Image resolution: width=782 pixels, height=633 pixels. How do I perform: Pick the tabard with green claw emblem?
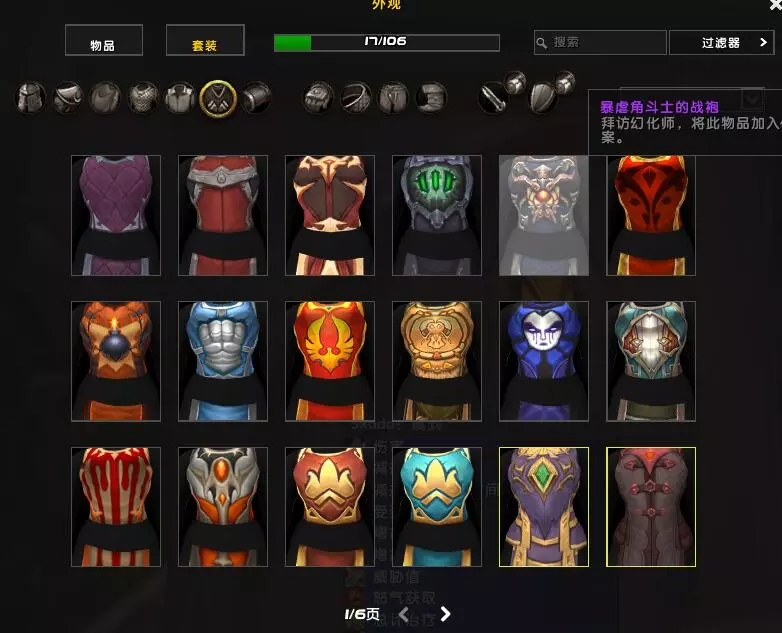point(437,215)
